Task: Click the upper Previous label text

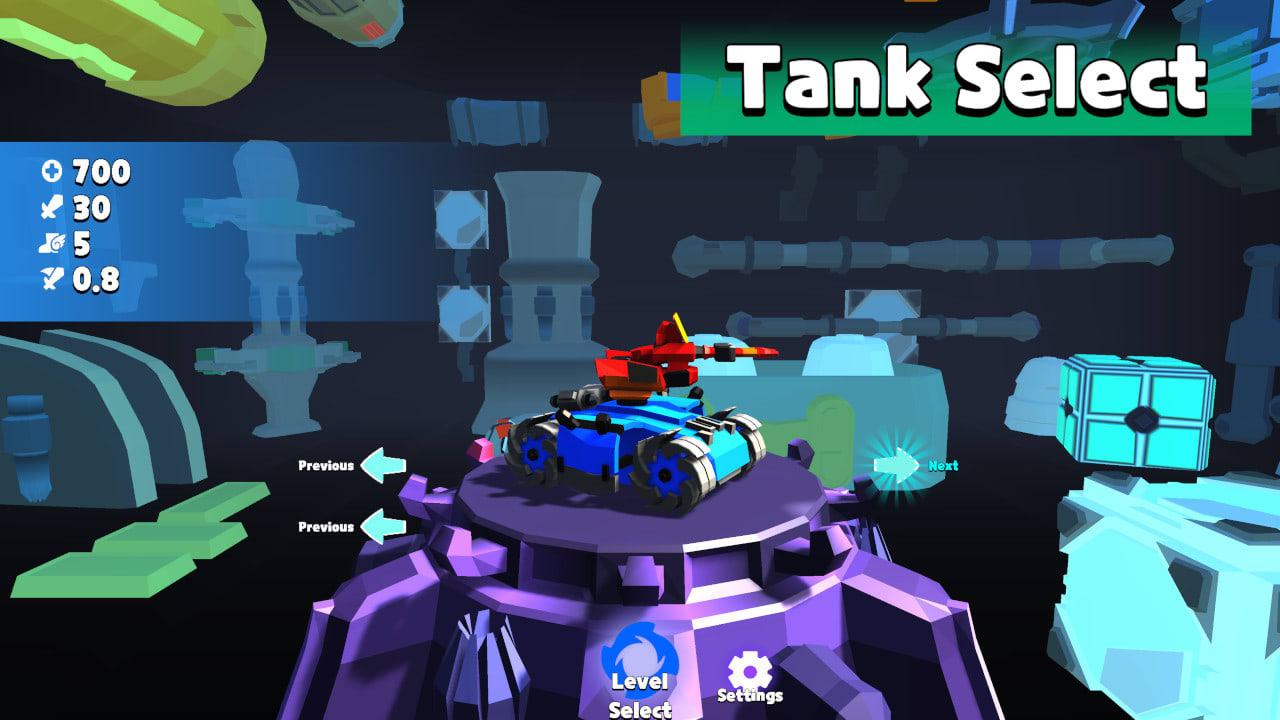Action: [326, 463]
